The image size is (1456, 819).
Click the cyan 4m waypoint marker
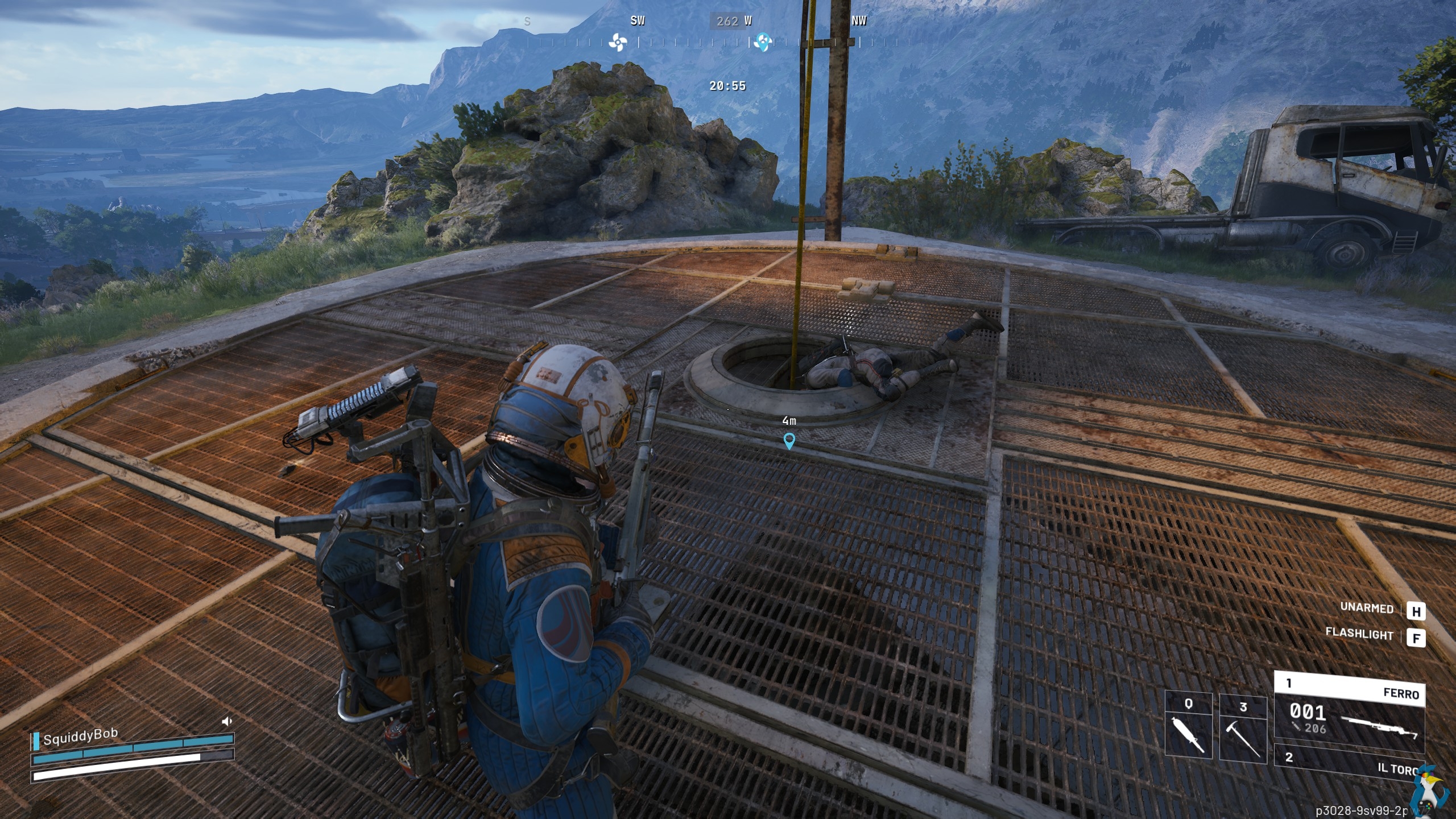pyautogui.click(x=789, y=441)
